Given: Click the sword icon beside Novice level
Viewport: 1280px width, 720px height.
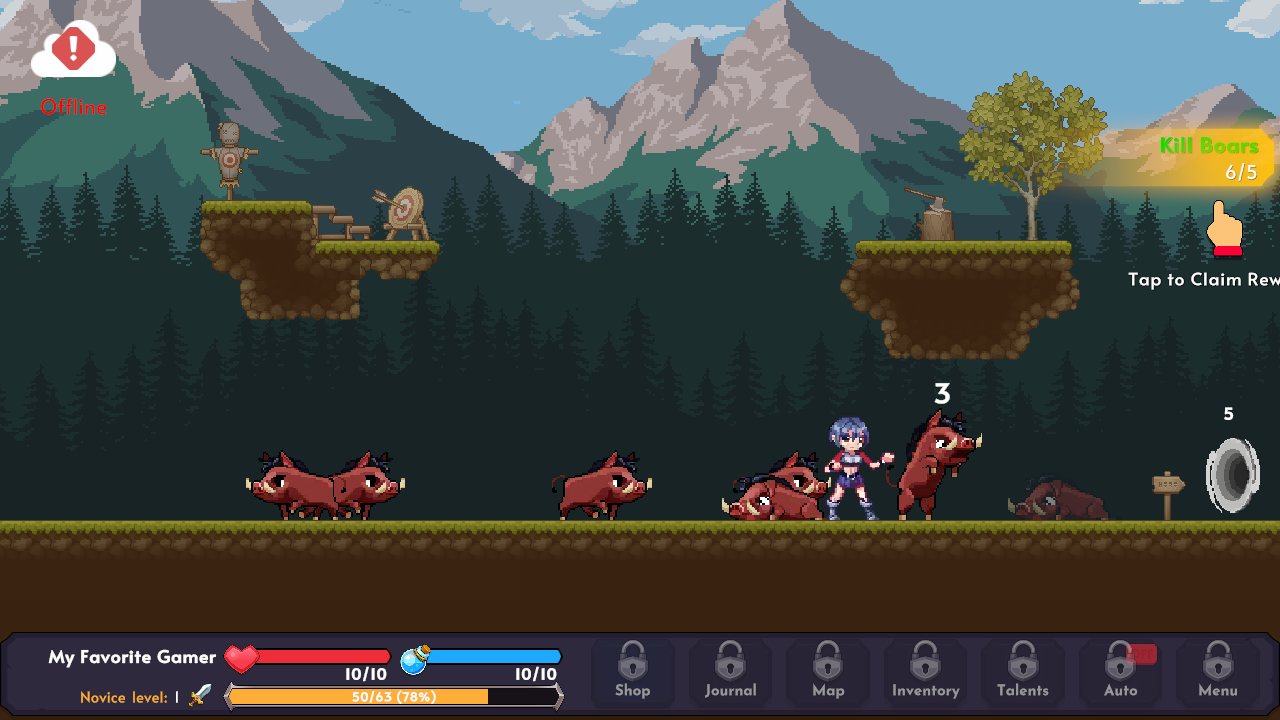Looking at the screenshot, I should coord(200,695).
